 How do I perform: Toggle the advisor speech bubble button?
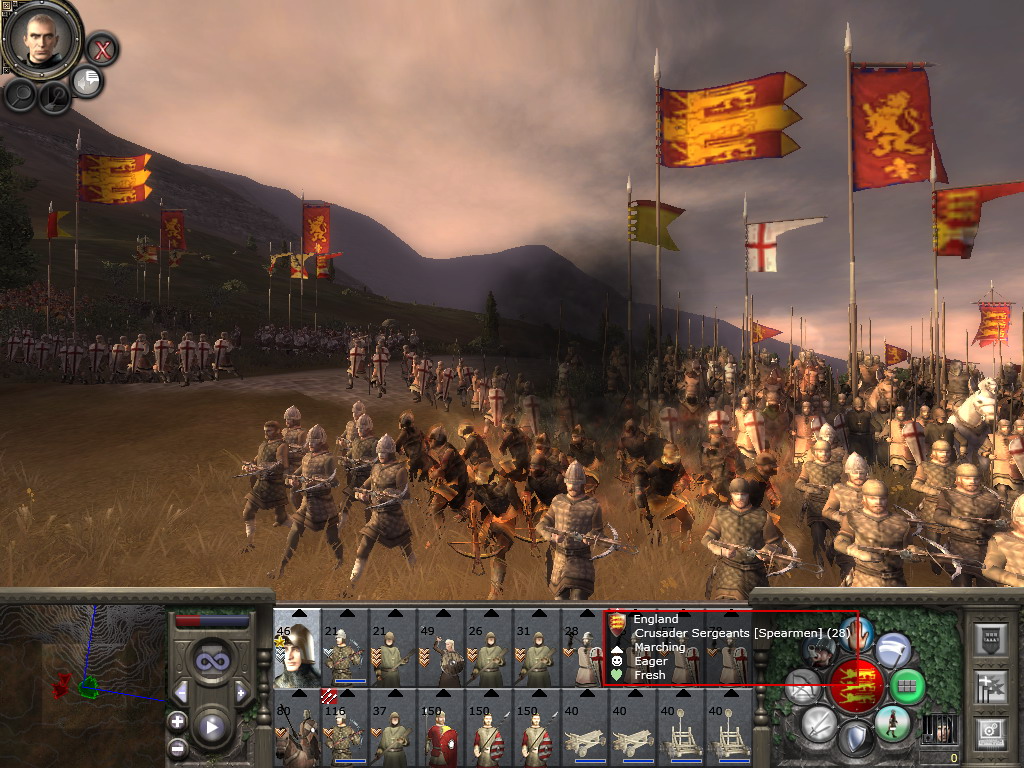(x=88, y=82)
